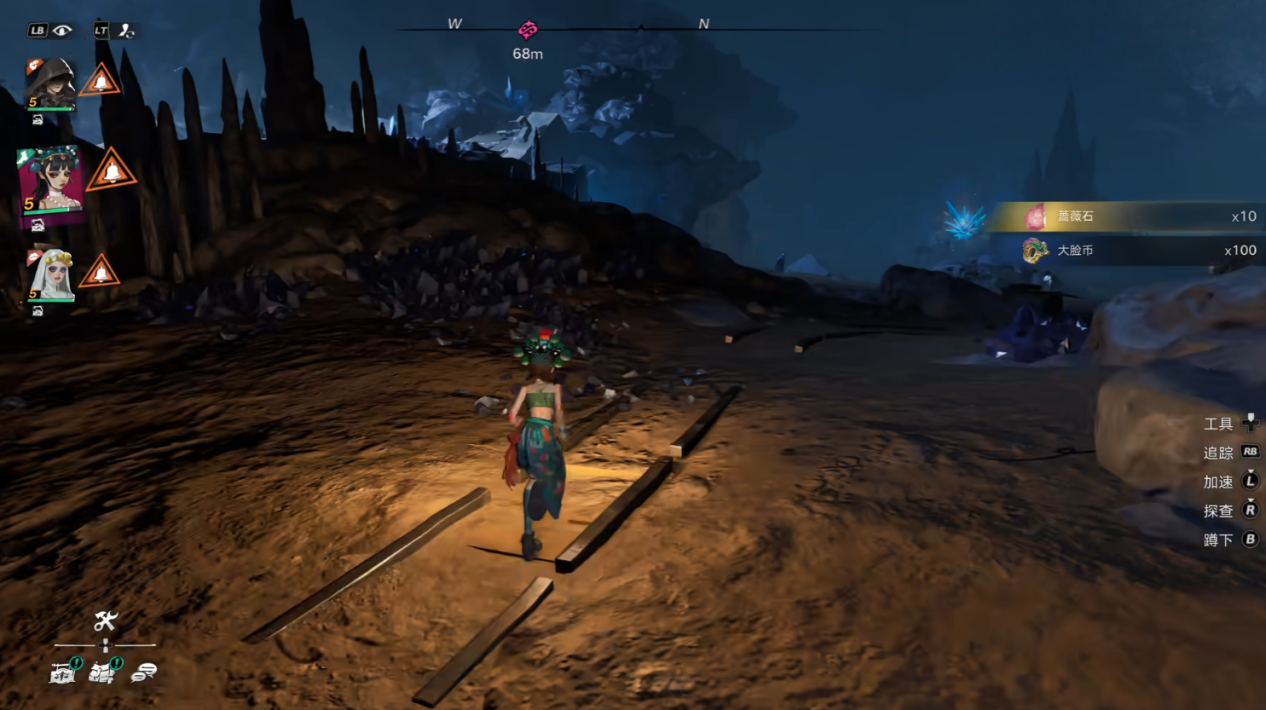Select the teal-headdress teammate portrait

50,186
